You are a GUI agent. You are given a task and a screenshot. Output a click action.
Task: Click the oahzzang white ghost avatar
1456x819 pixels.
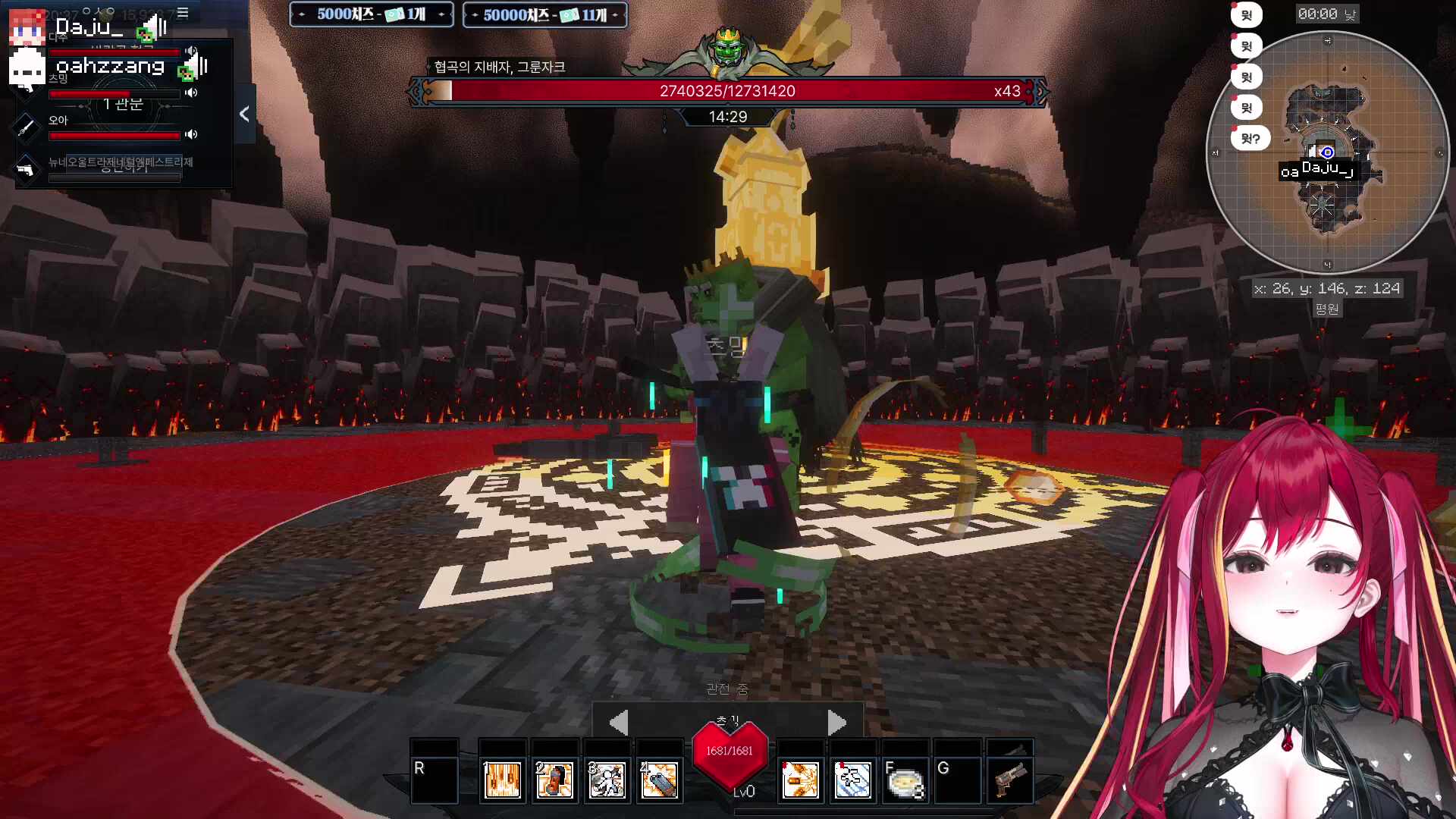tap(27, 68)
